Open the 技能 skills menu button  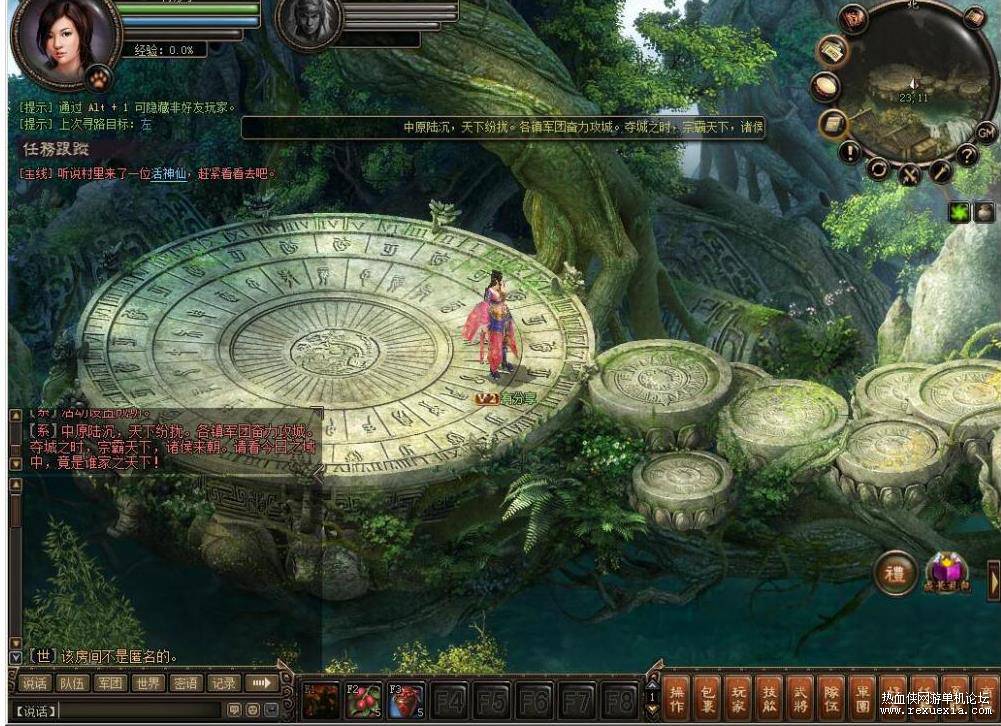click(x=769, y=697)
